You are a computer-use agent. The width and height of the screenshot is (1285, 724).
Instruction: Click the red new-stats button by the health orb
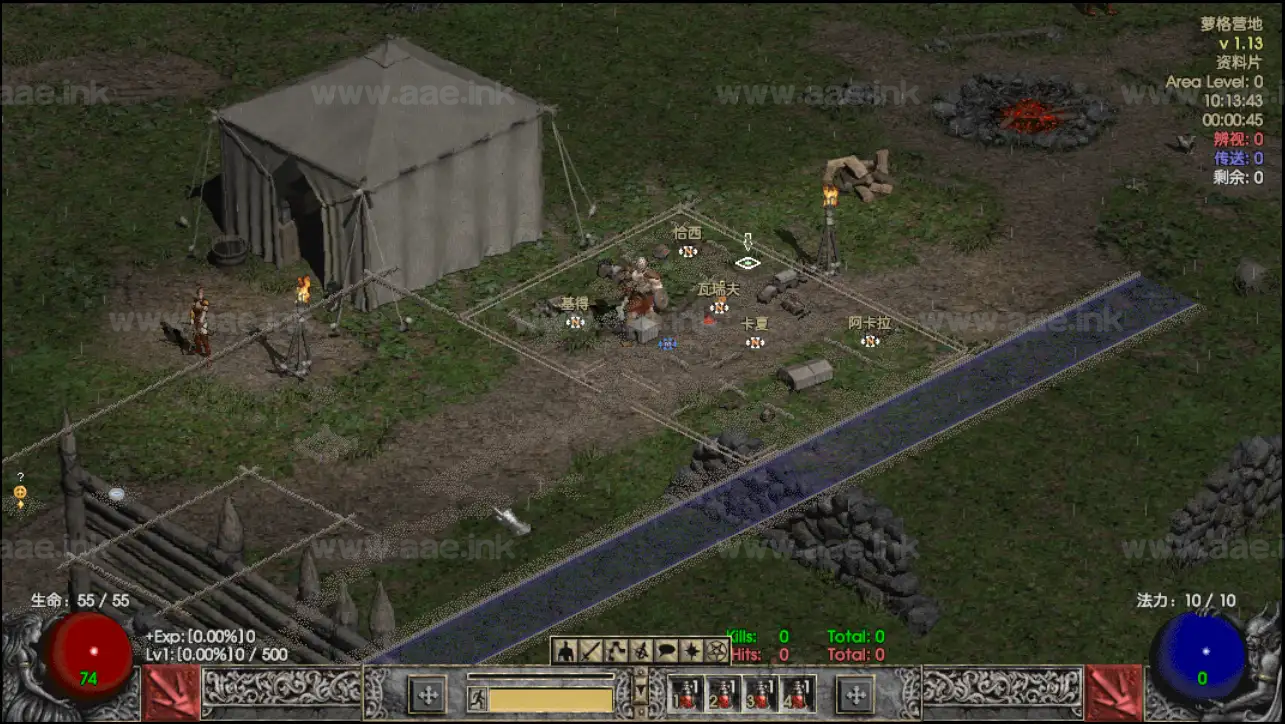click(170, 693)
